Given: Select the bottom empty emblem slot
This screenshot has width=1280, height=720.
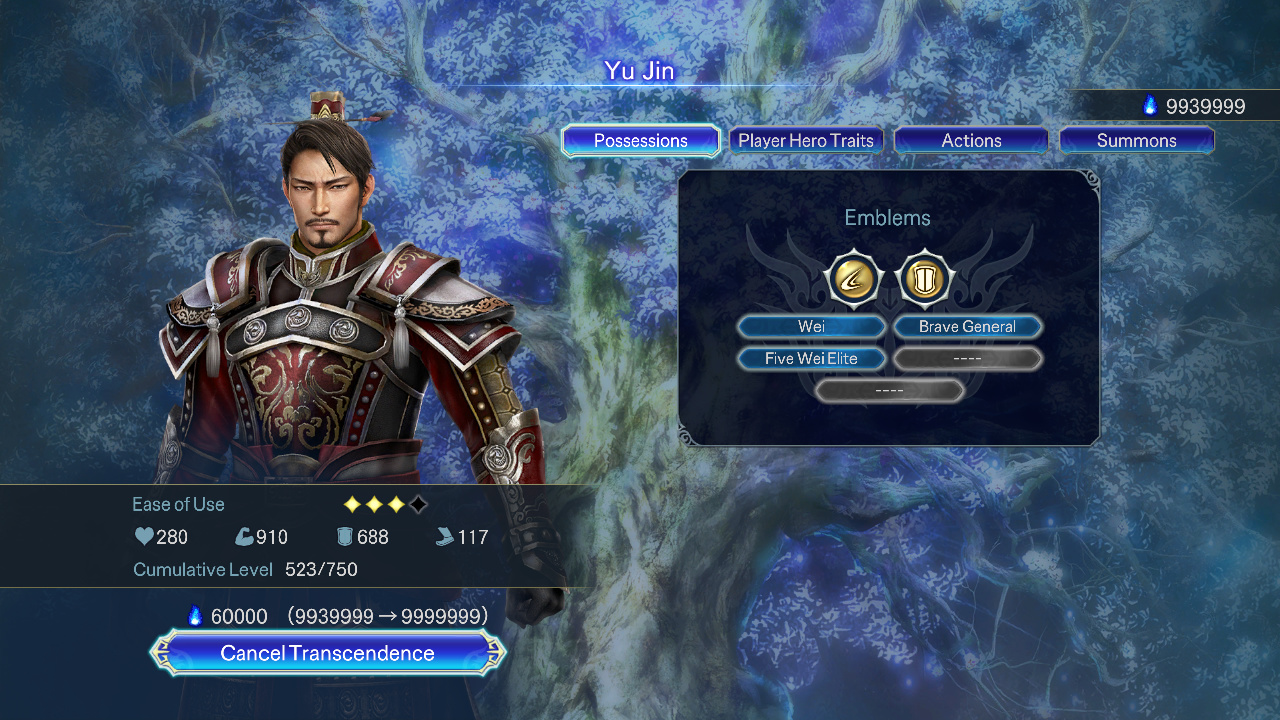Looking at the screenshot, I should pos(888,390).
